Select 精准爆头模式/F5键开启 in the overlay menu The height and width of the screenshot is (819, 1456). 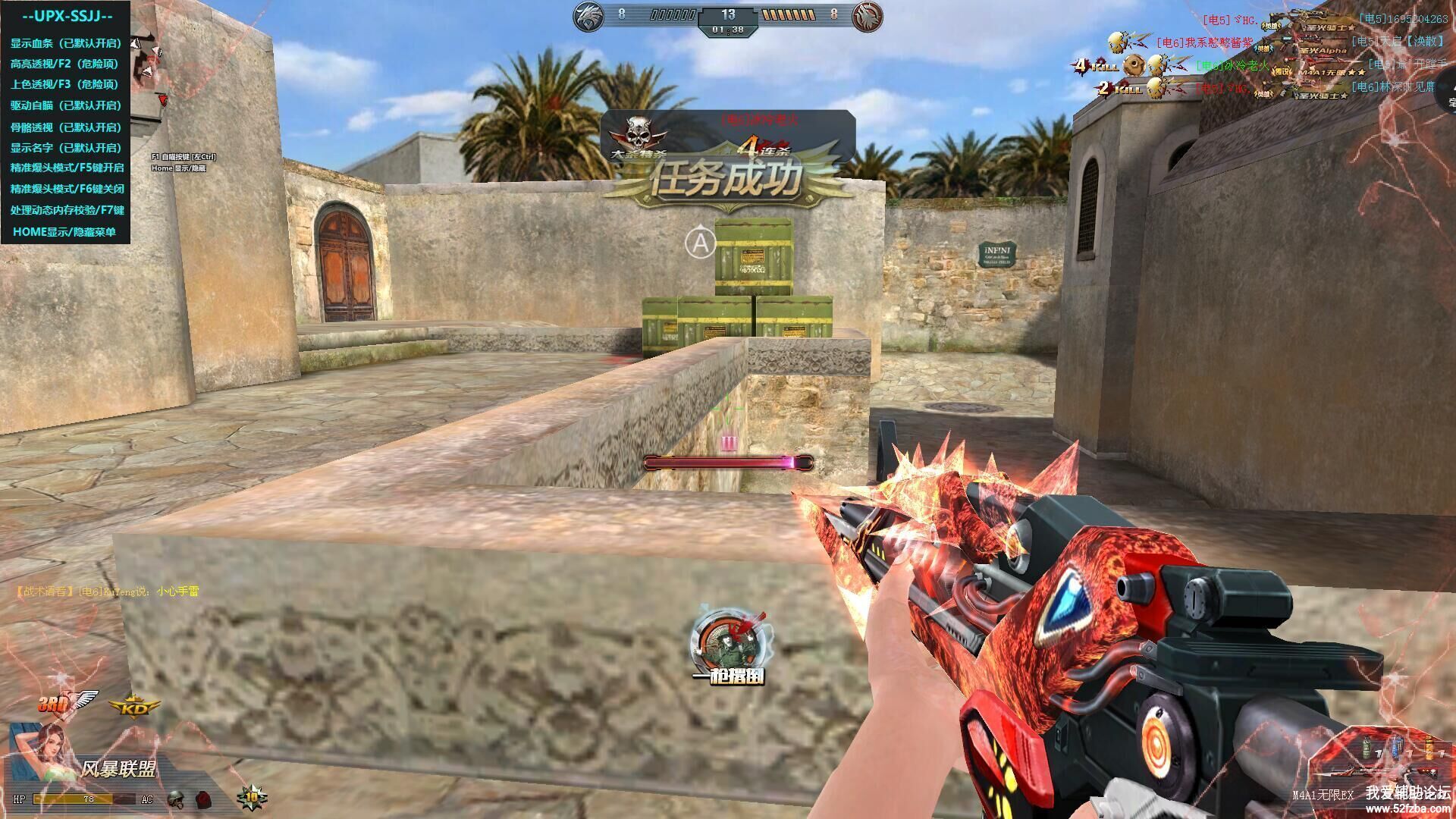tap(67, 168)
